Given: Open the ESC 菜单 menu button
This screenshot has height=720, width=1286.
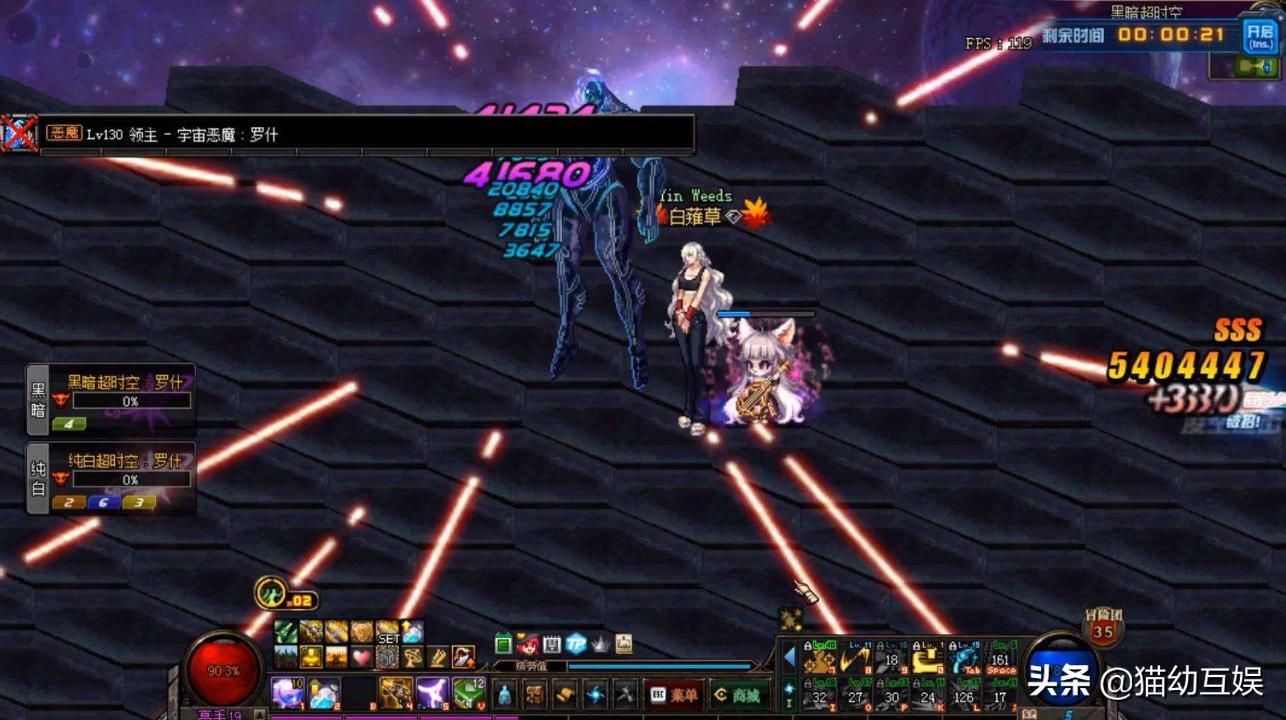Looking at the screenshot, I should click(672, 695).
